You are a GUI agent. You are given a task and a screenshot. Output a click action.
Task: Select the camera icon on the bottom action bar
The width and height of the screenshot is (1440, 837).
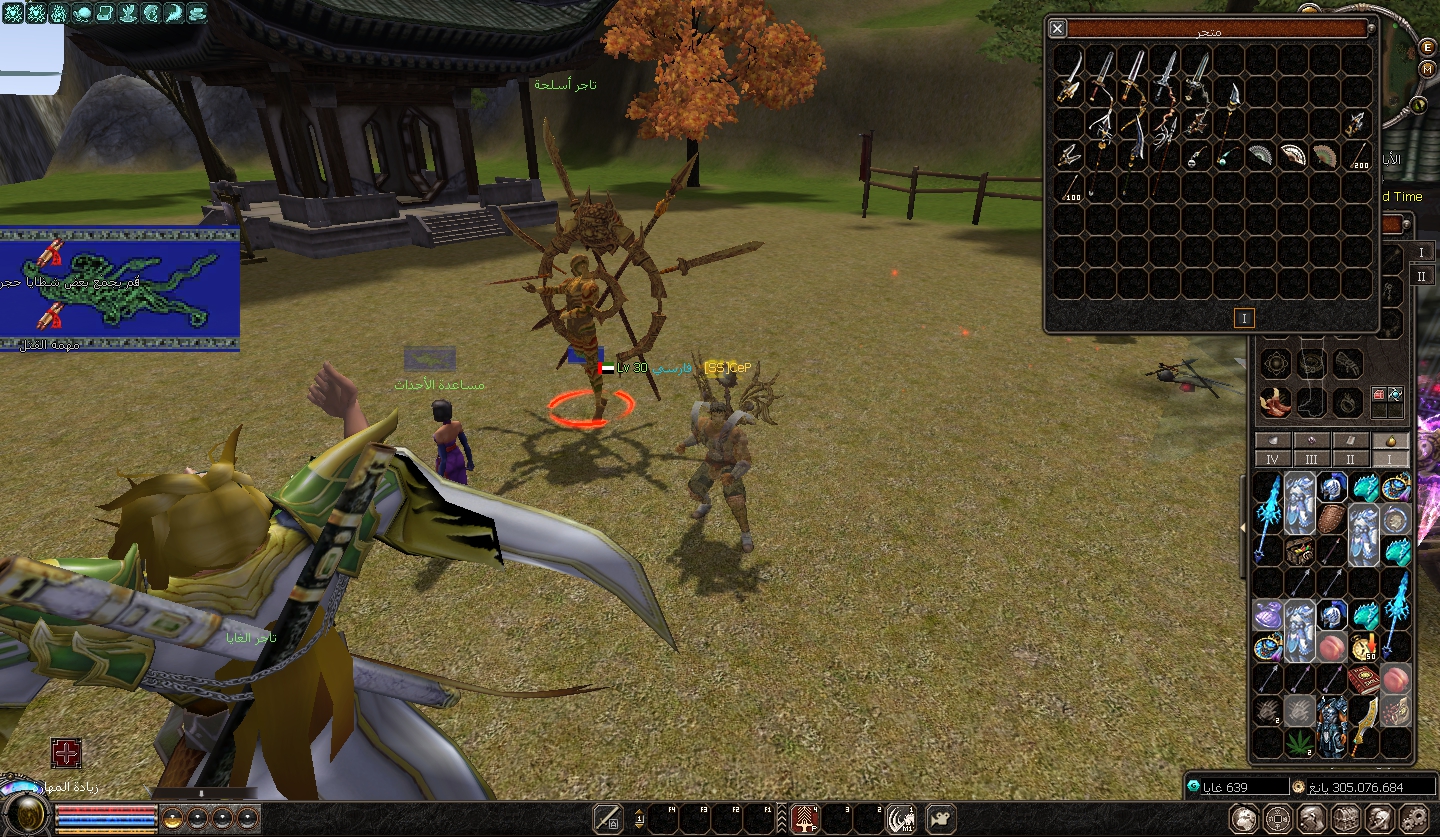click(x=939, y=820)
